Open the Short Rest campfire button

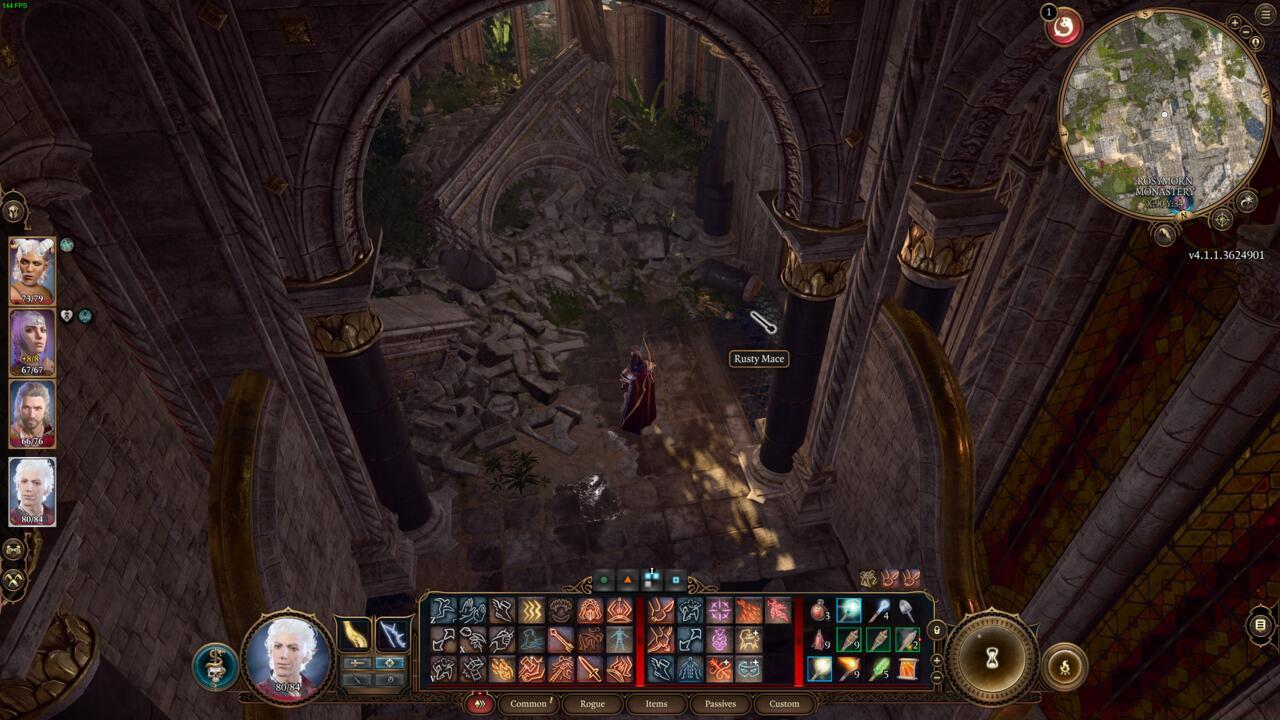click(x=1065, y=665)
